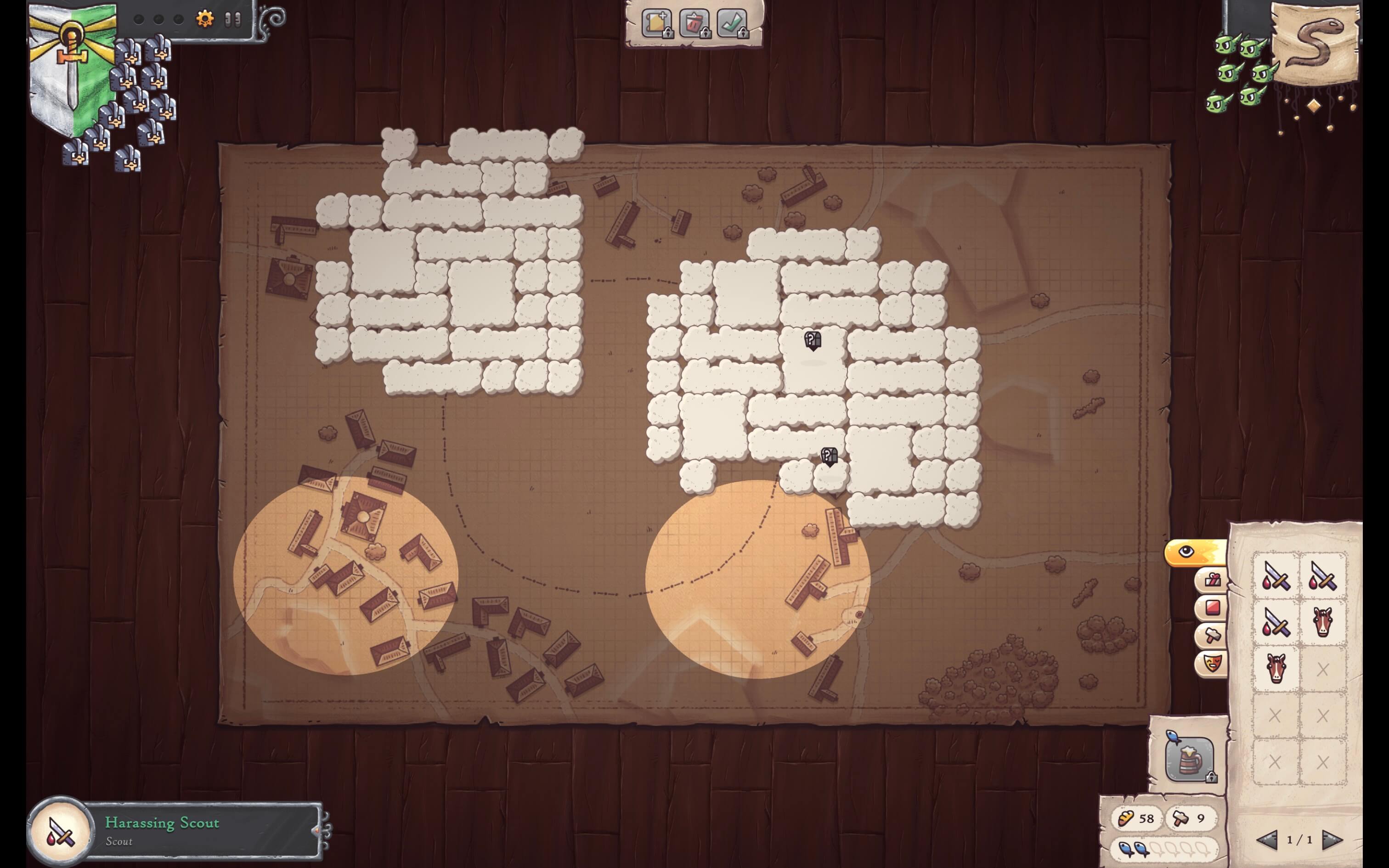Open the hammer tab
The height and width of the screenshot is (868, 1389).
click(1212, 636)
